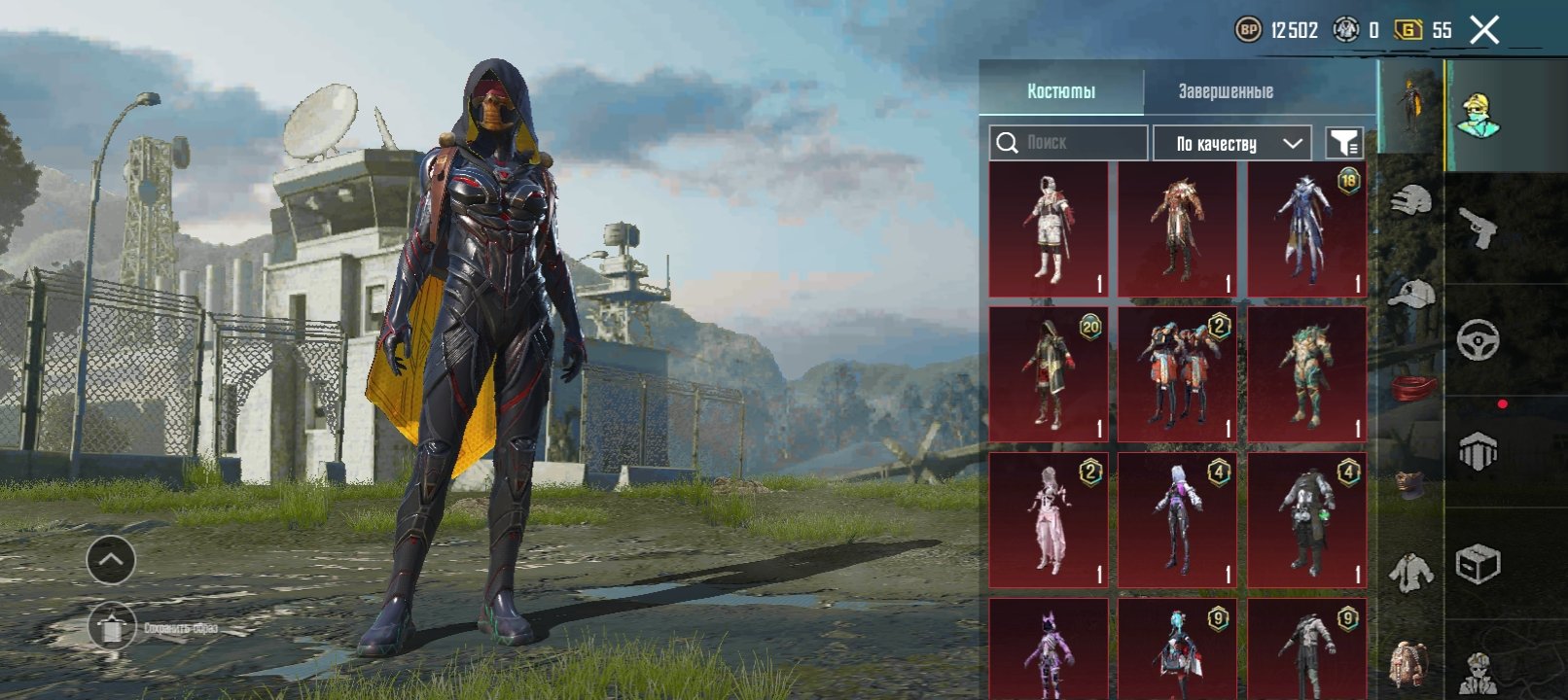Save the current outfit with Сохранить образ
Image resolution: width=1568 pixels, height=700 pixels.
point(113,628)
